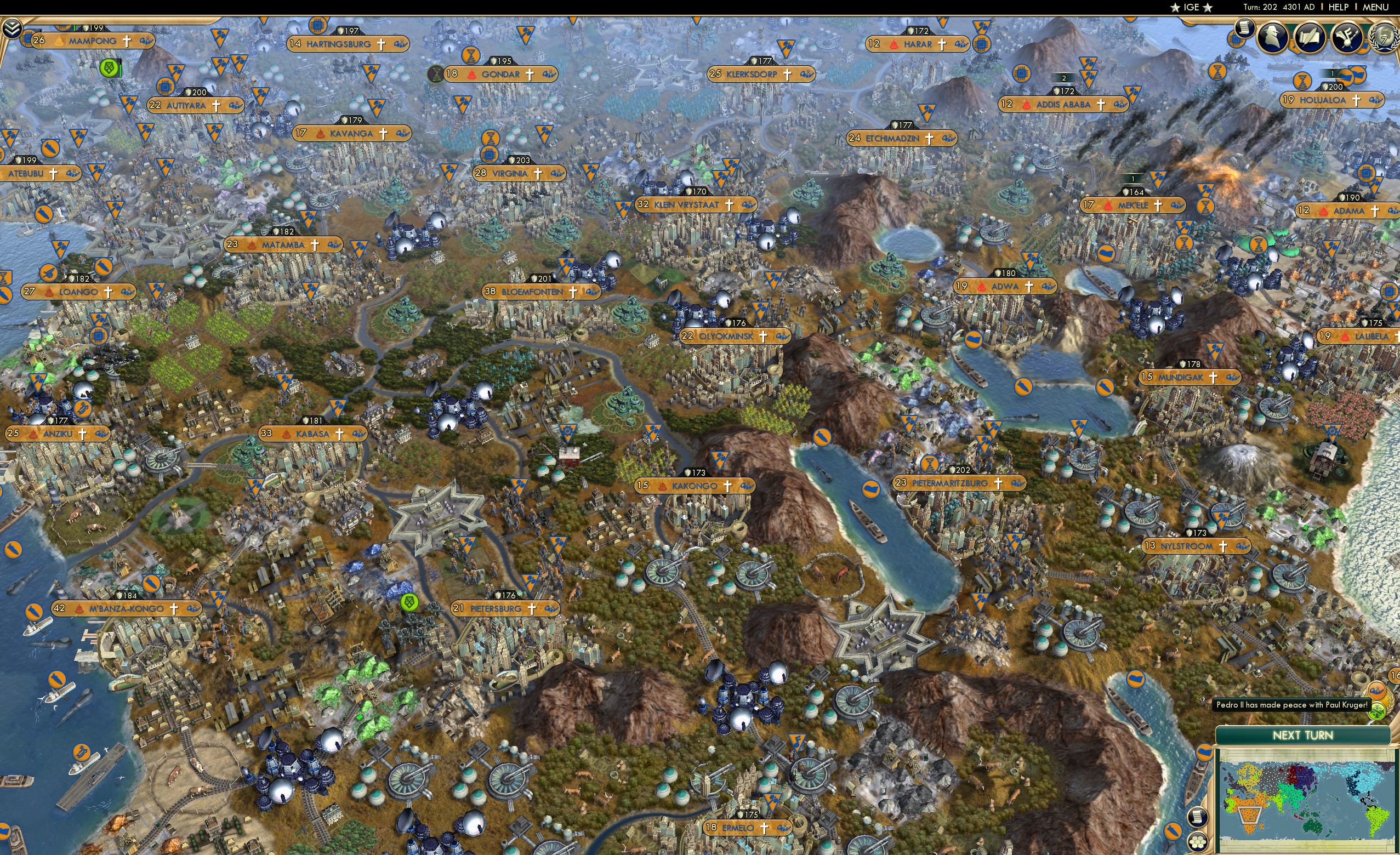Click the religion cross on Gondar's city banner
Image resolution: width=1400 pixels, height=855 pixels.
pyautogui.click(x=529, y=75)
